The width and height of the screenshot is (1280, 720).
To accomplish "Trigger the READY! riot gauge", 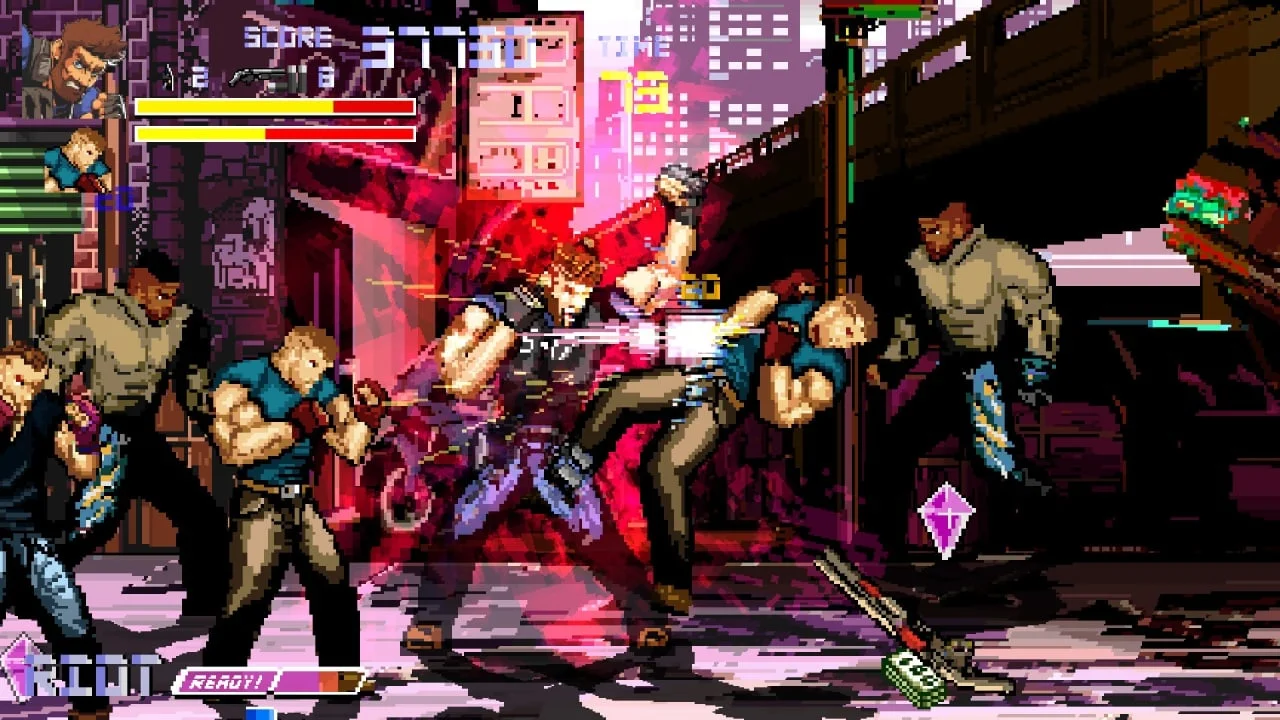I will [270, 682].
